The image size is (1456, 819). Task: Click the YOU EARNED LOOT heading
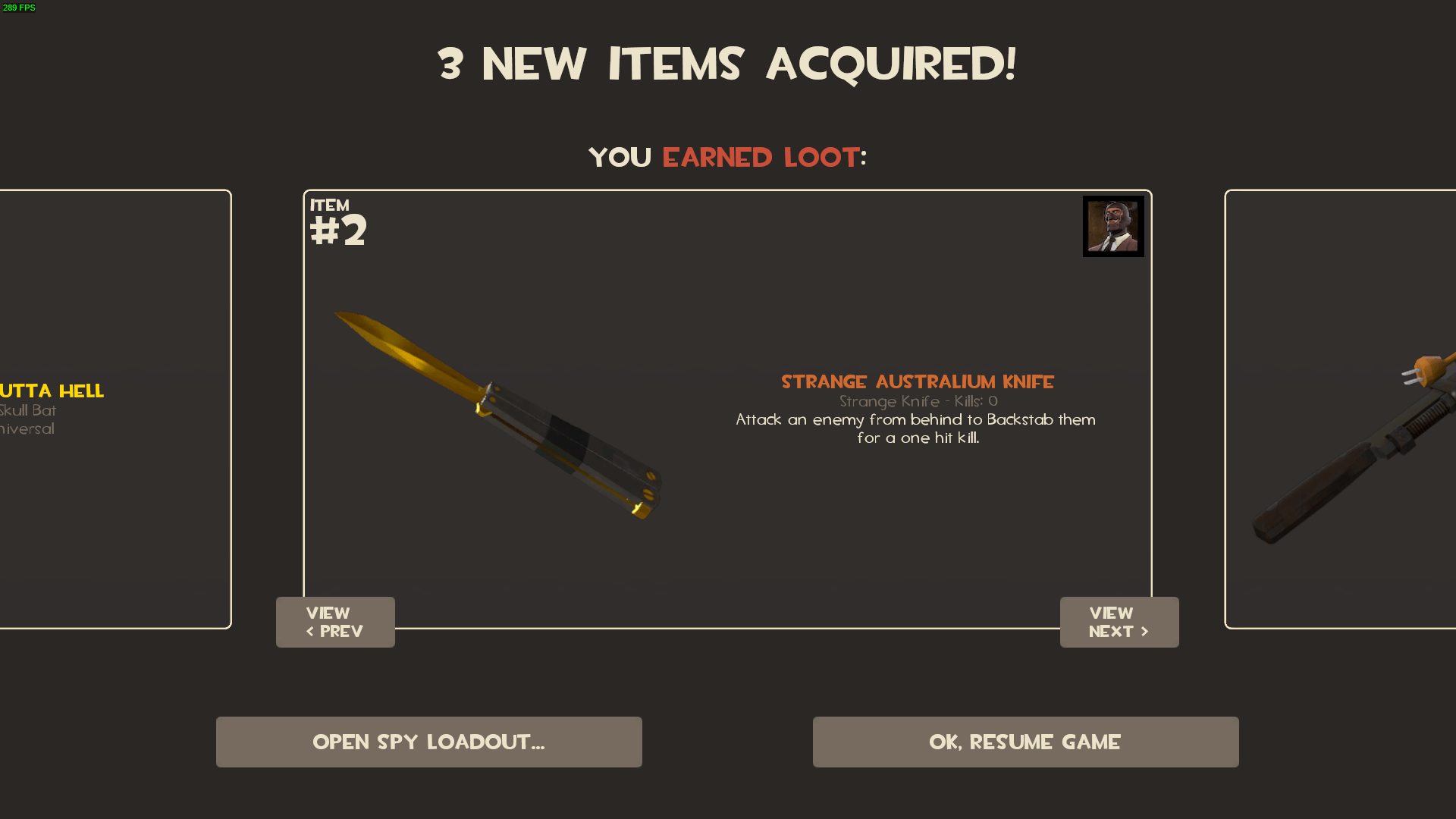pos(726,157)
